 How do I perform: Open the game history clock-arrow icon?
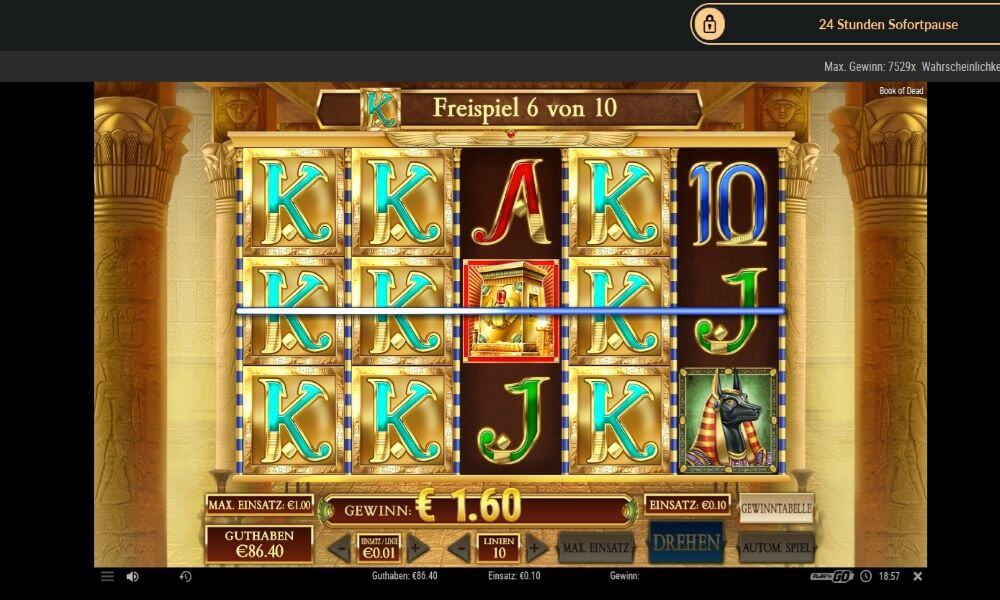(185, 577)
